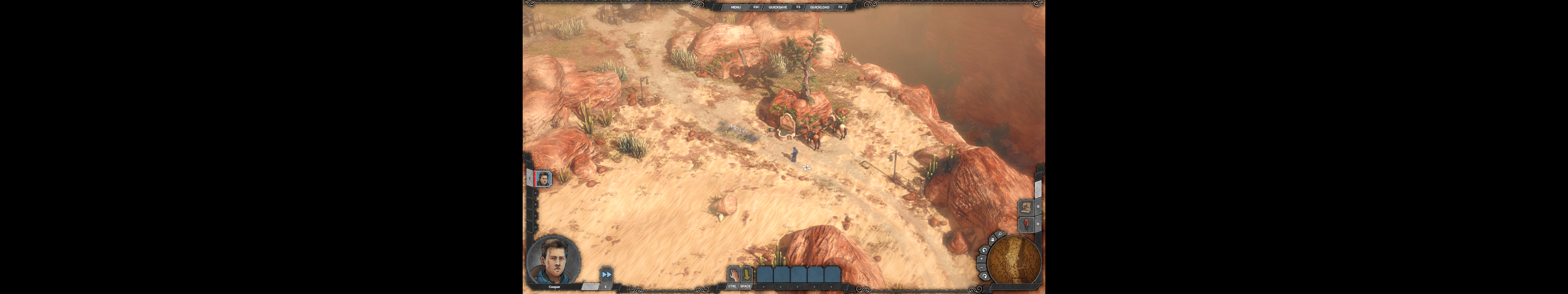
Task: Open the game Menu
Action: click(735, 7)
